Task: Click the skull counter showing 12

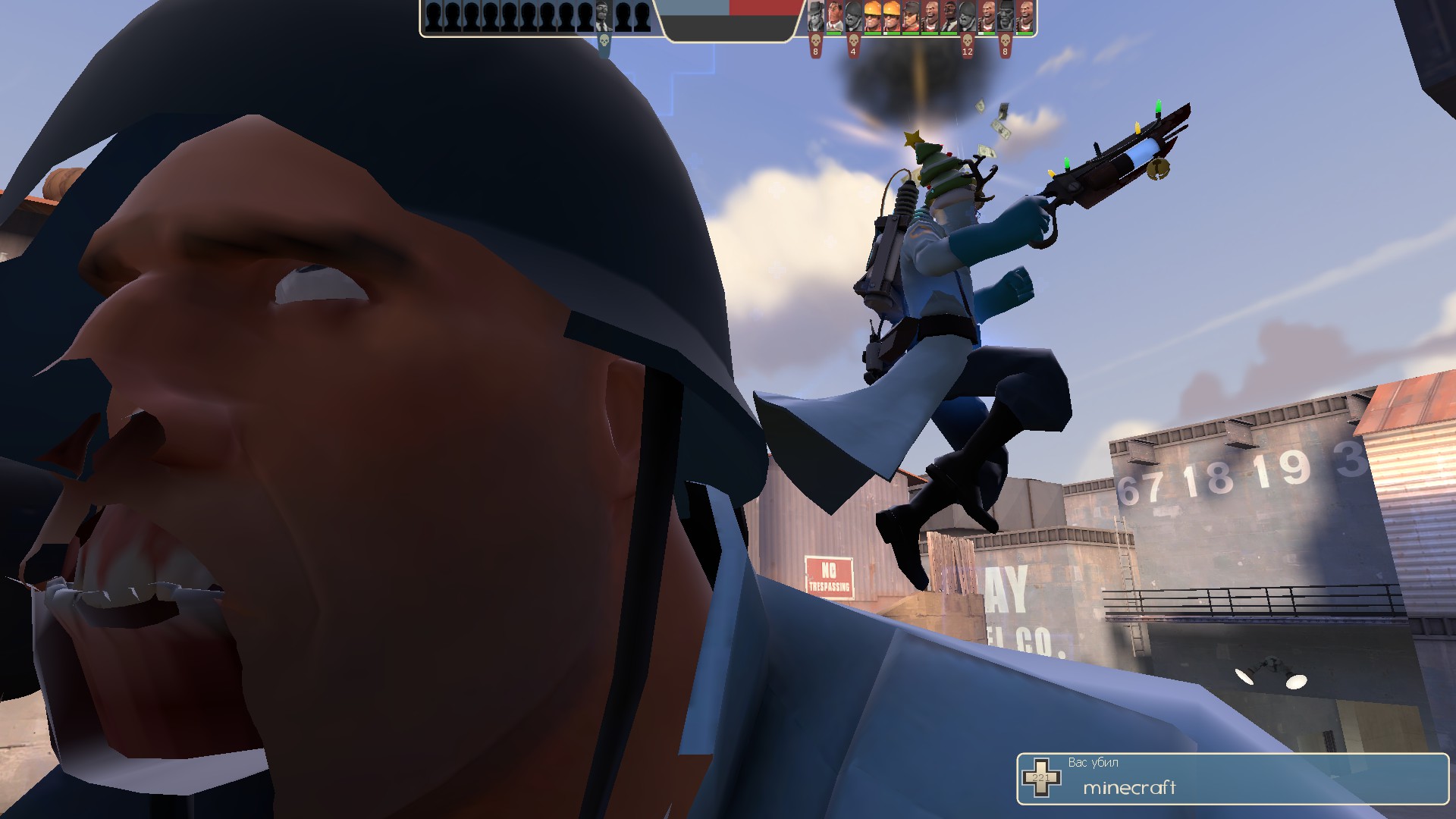Action: (x=966, y=53)
